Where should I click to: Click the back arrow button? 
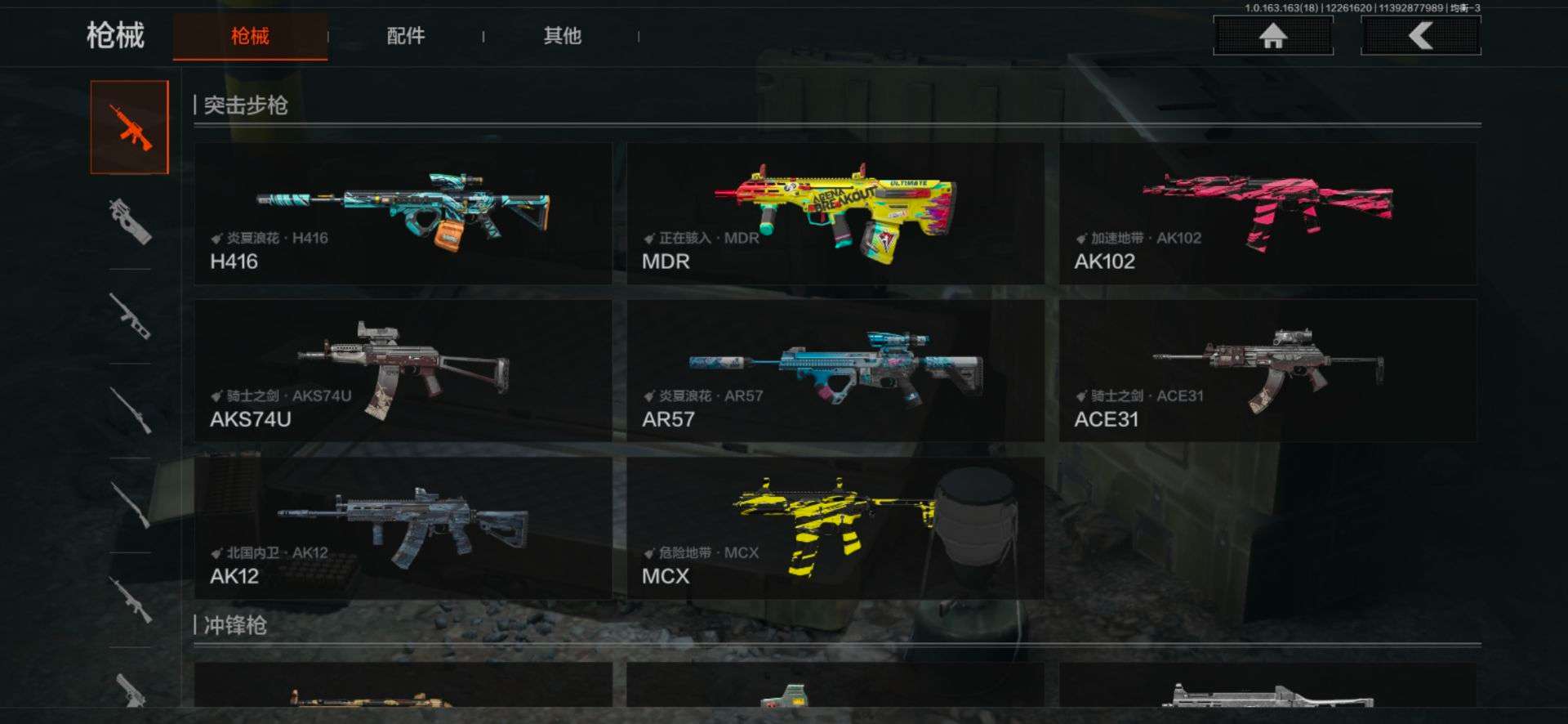1421,36
